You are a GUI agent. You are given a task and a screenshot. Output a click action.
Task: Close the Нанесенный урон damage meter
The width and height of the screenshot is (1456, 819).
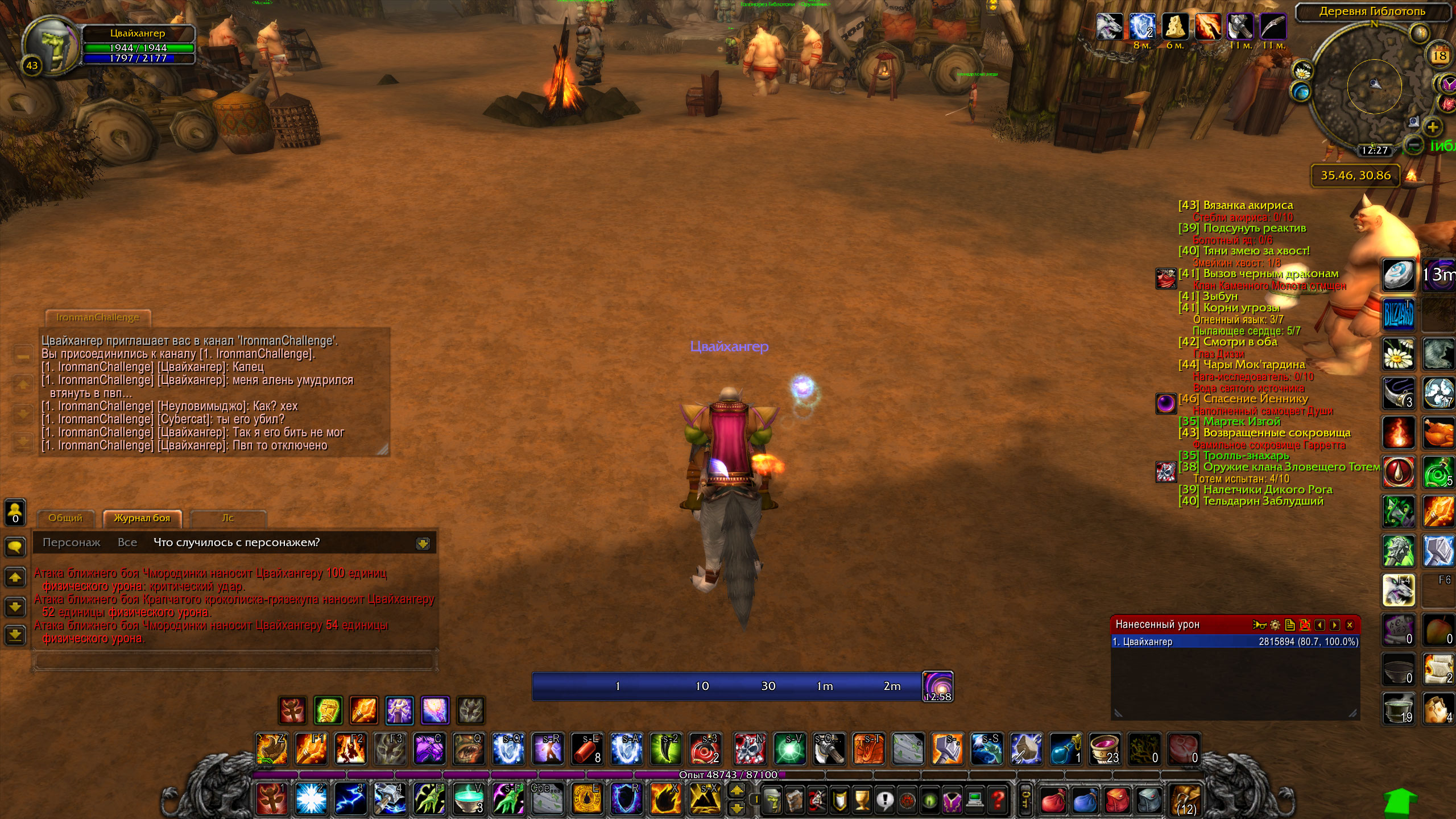click(x=1350, y=625)
